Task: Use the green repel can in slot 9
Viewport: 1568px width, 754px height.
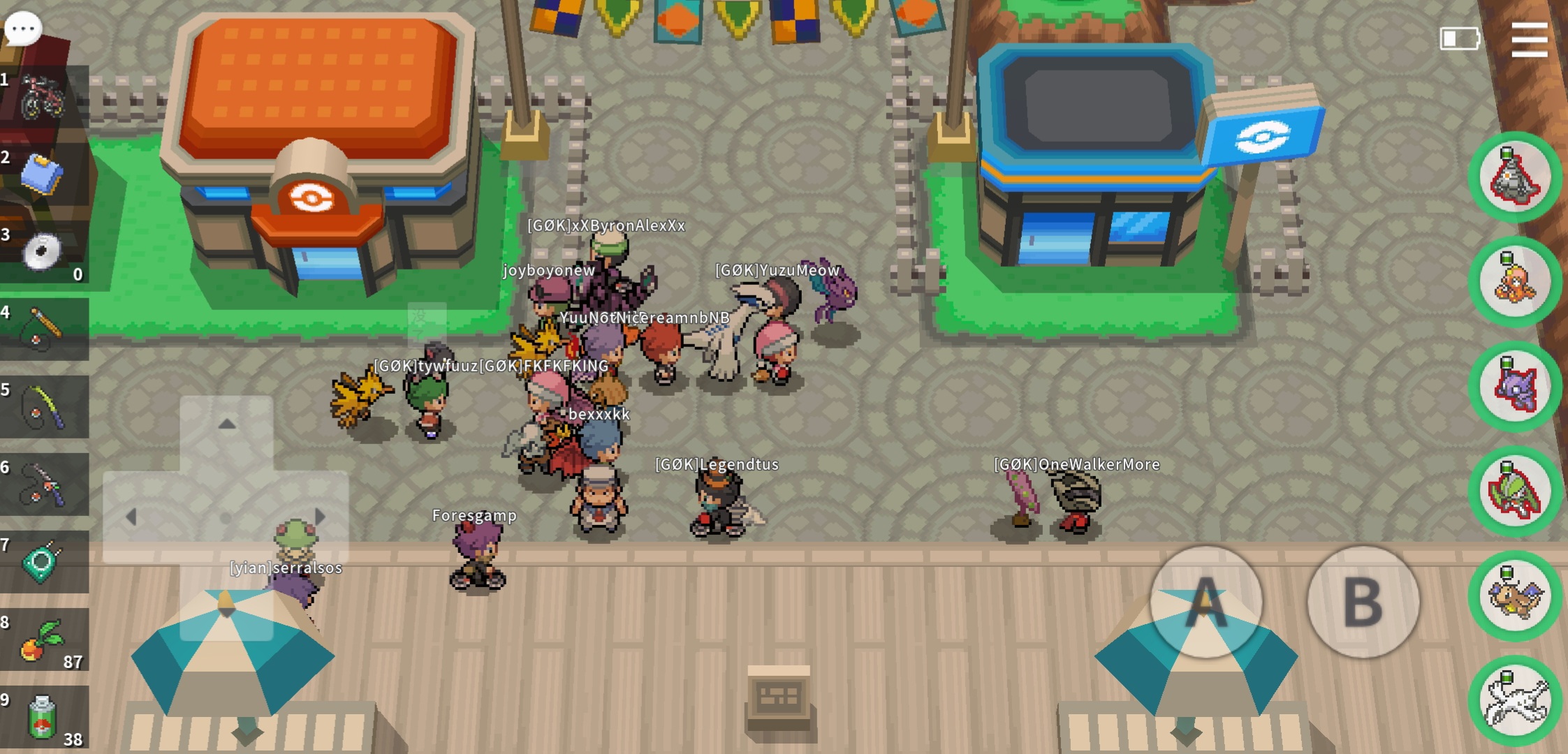Action: [x=43, y=716]
